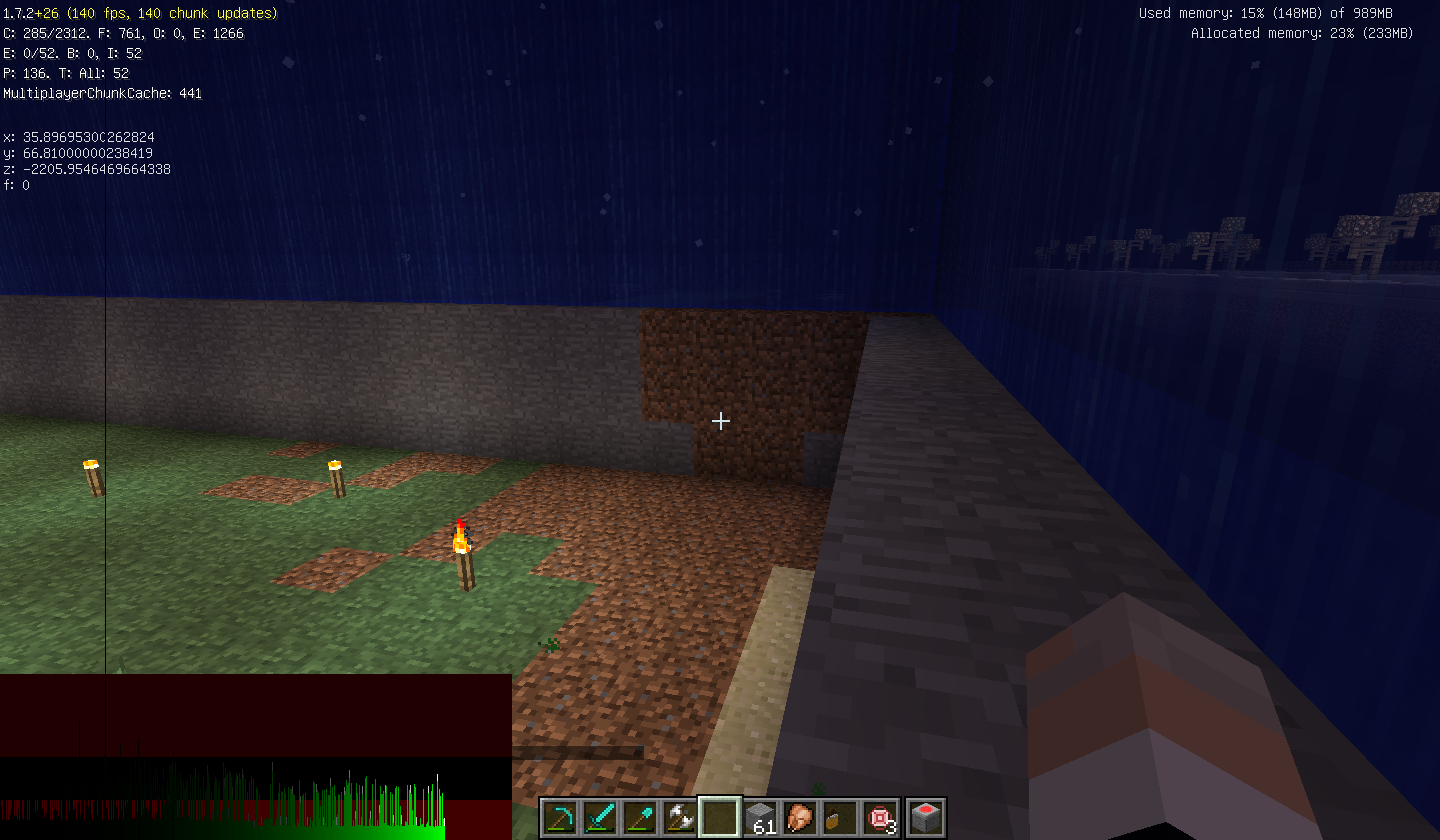Choose the diamond sword in the hotbar
1440x840 pixels.
coord(600,817)
